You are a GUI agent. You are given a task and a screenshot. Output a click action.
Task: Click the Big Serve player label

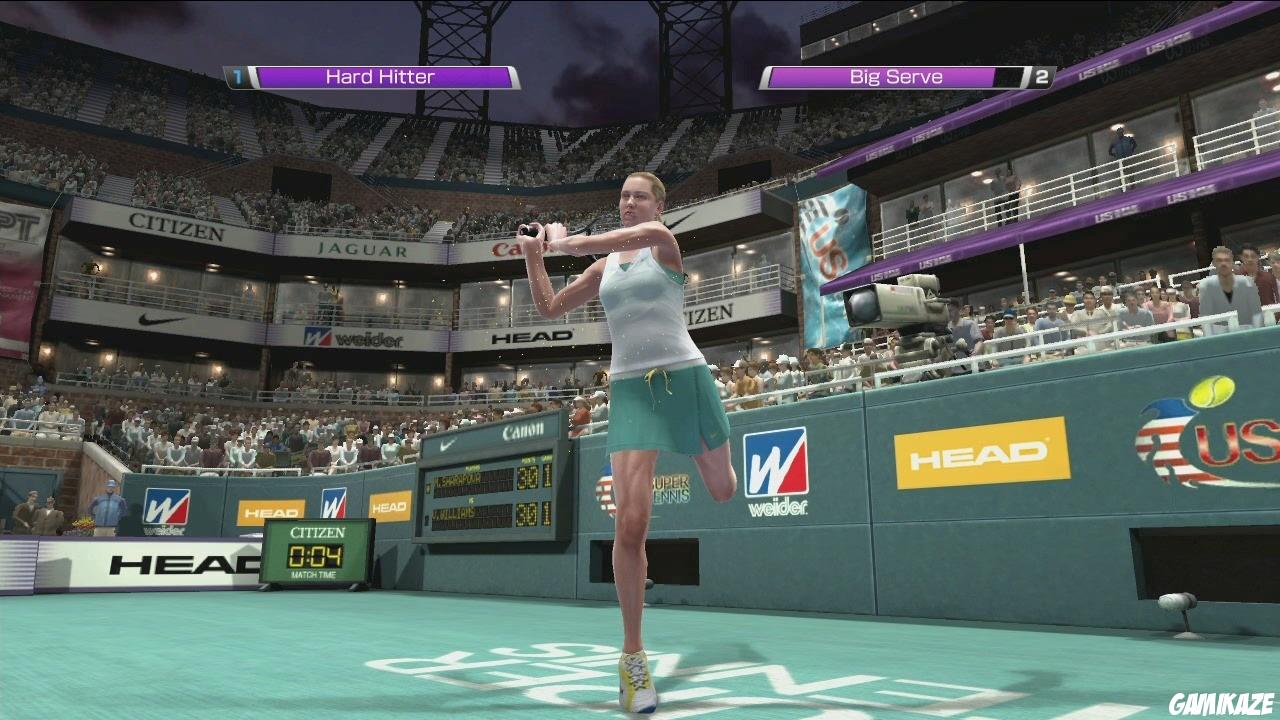(898, 76)
